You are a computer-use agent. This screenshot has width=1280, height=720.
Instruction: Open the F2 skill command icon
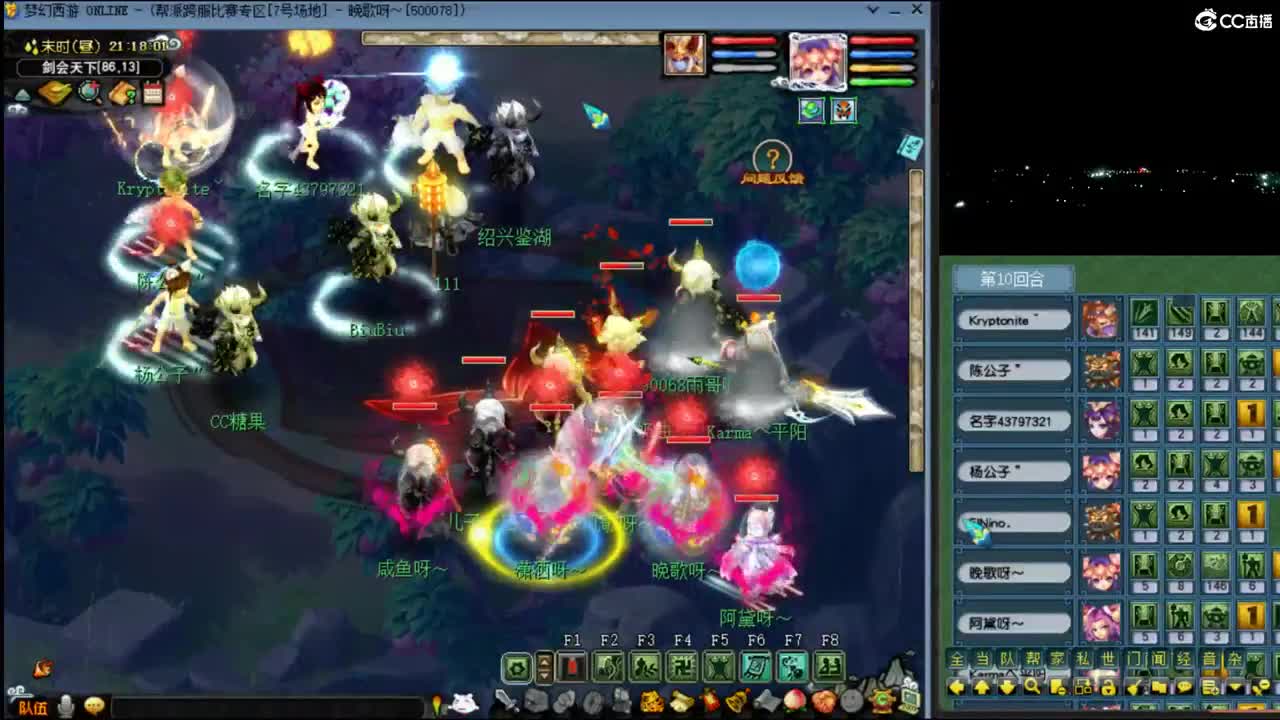click(608, 665)
